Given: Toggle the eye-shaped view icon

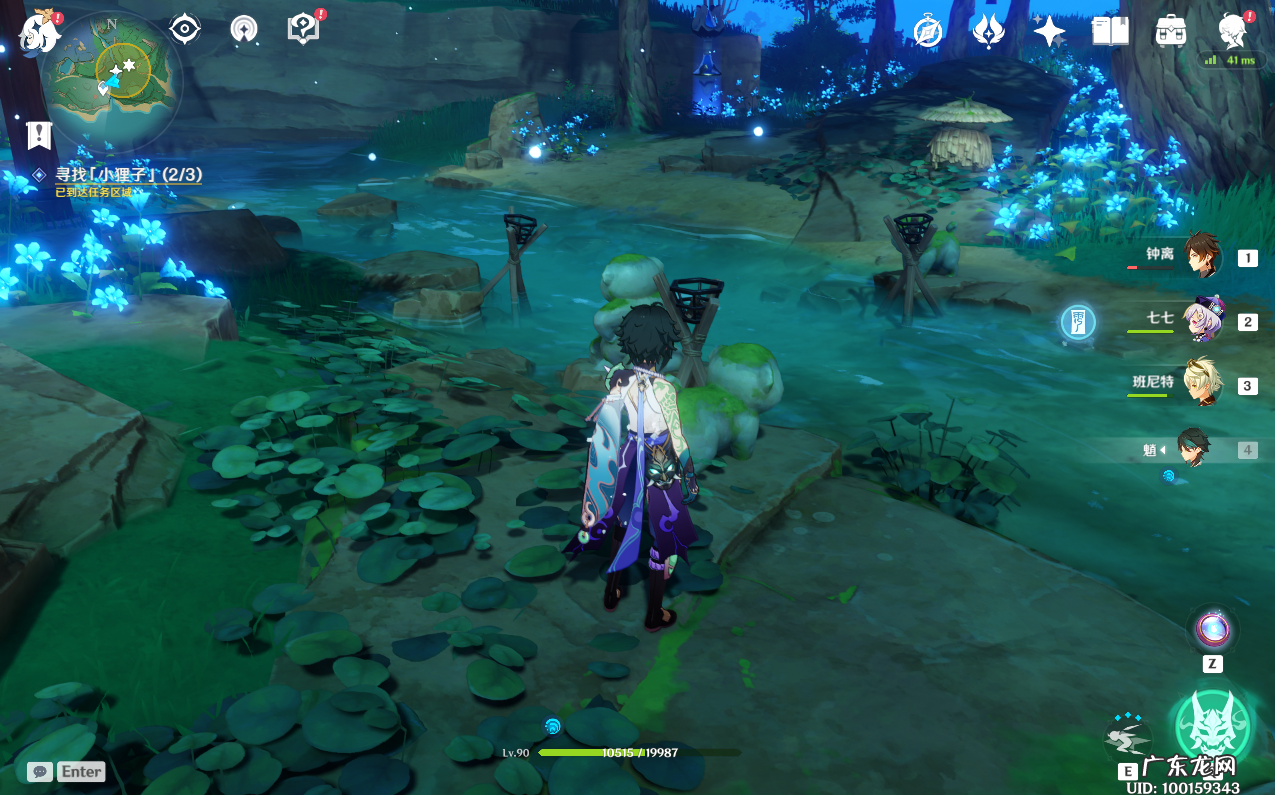Looking at the screenshot, I should (185, 29).
